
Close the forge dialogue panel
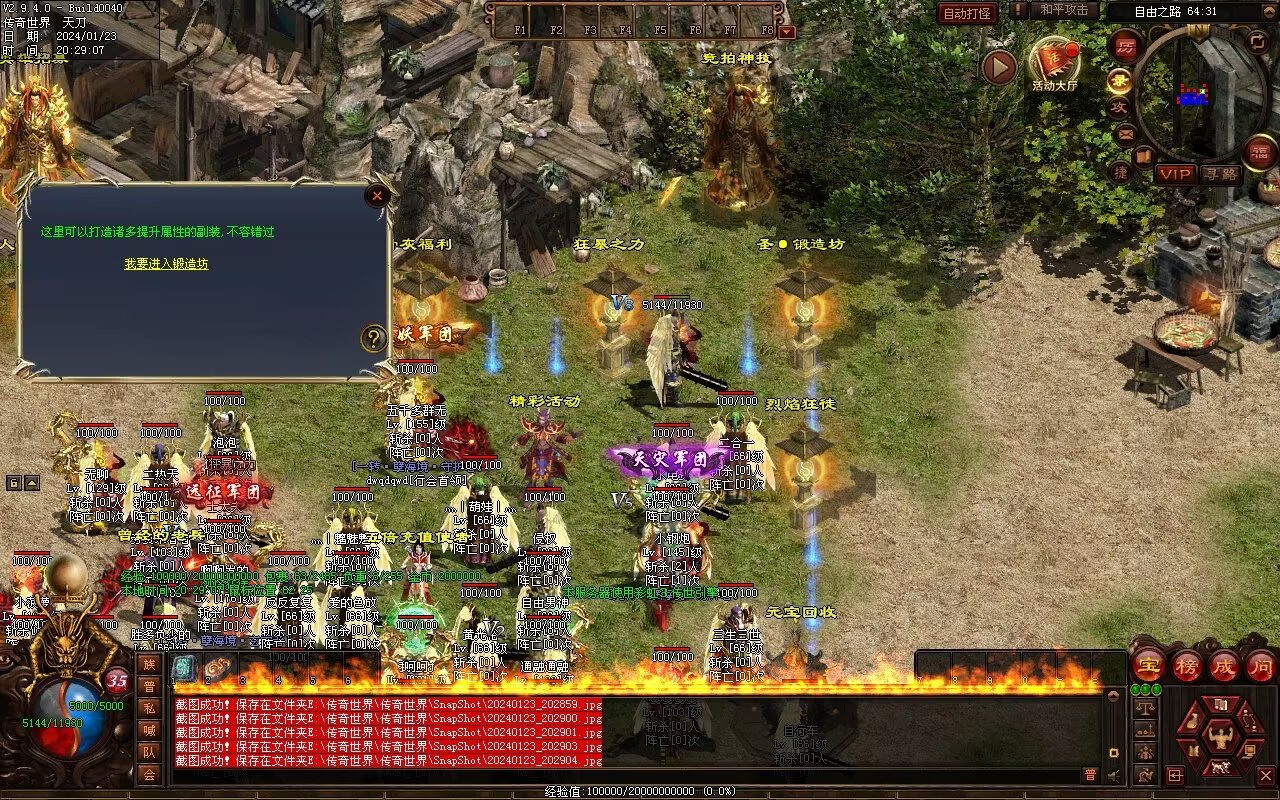(x=377, y=196)
